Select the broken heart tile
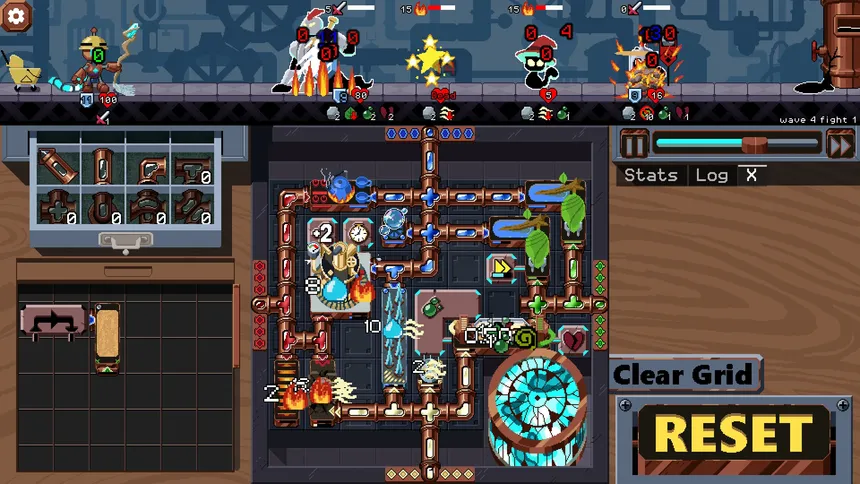Image resolution: width=860 pixels, height=484 pixels. click(574, 341)
